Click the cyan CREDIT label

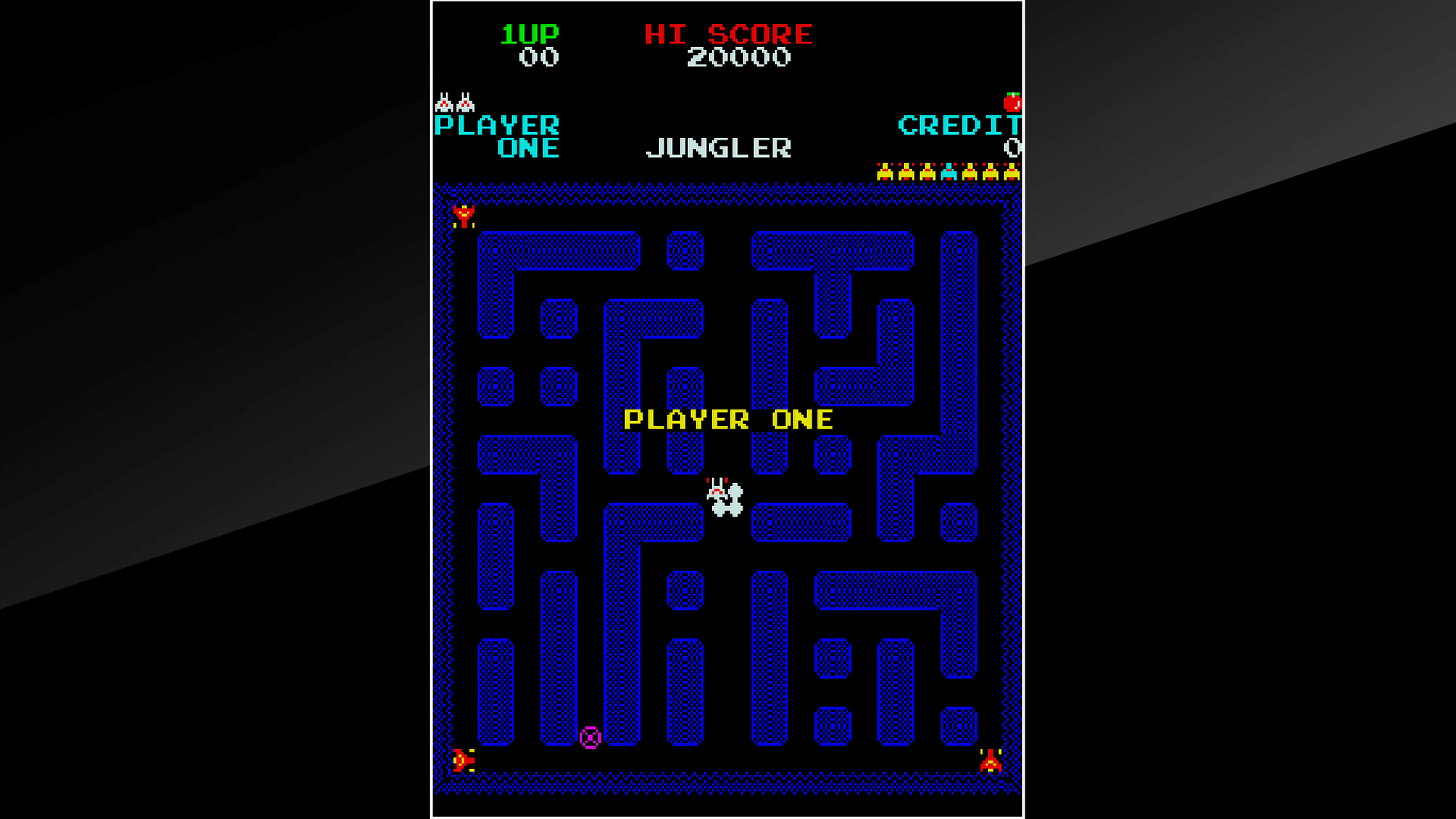961,126
